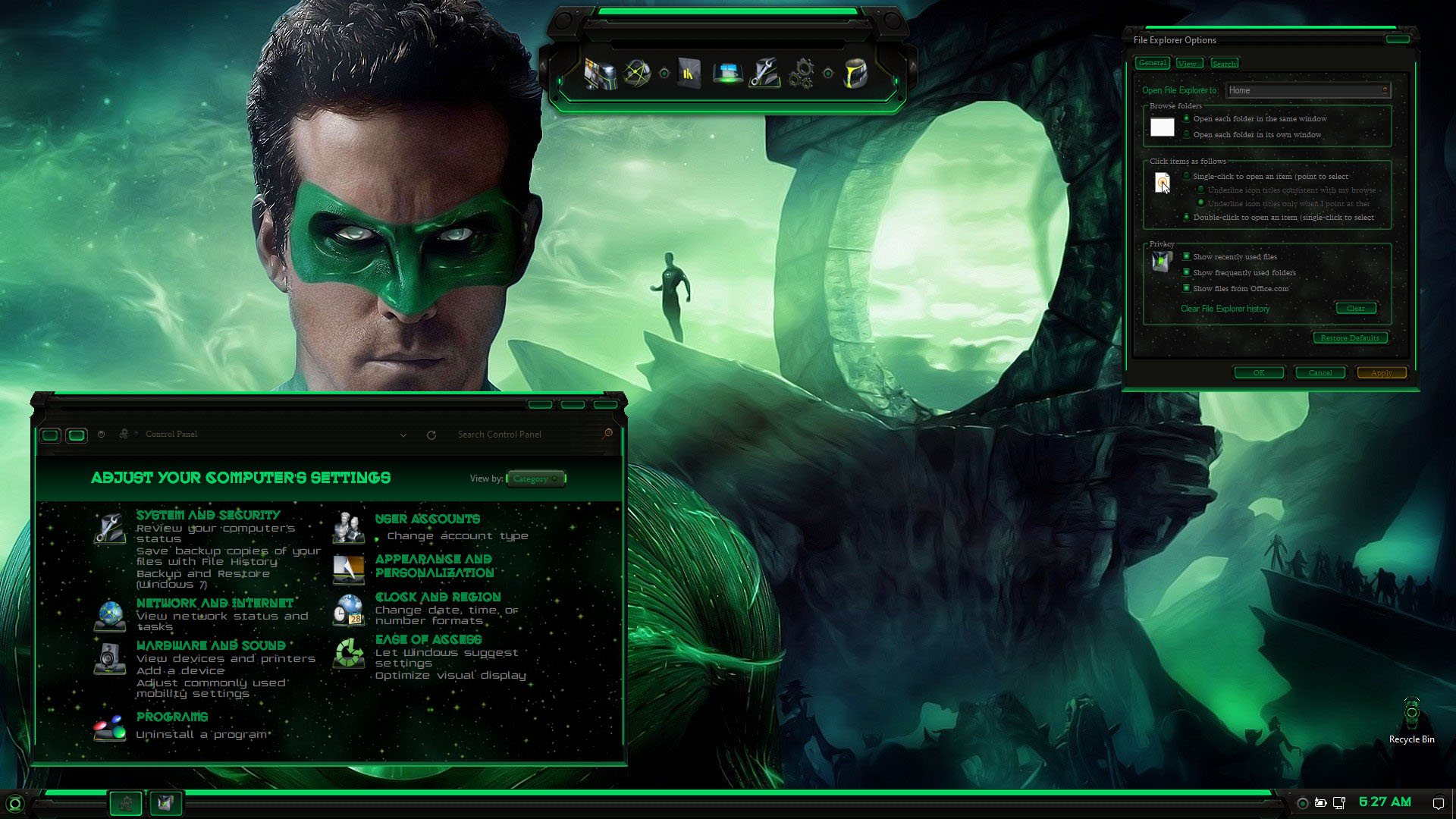Toggle Show recently used files checkbox
Image resolution: width=1456 pixels, height=819 pixels.
pos(1187,257)
